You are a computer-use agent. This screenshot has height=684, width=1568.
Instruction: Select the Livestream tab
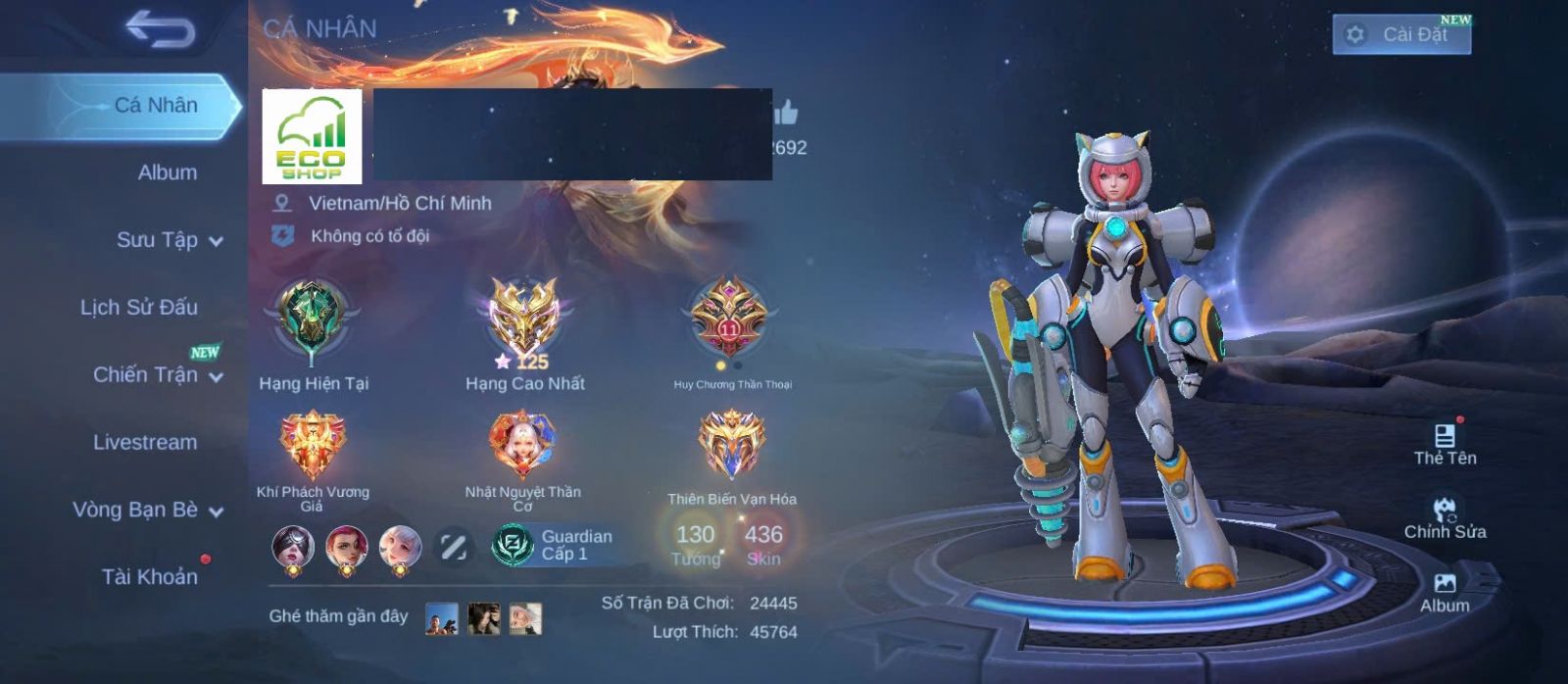(x=145, y=442)
